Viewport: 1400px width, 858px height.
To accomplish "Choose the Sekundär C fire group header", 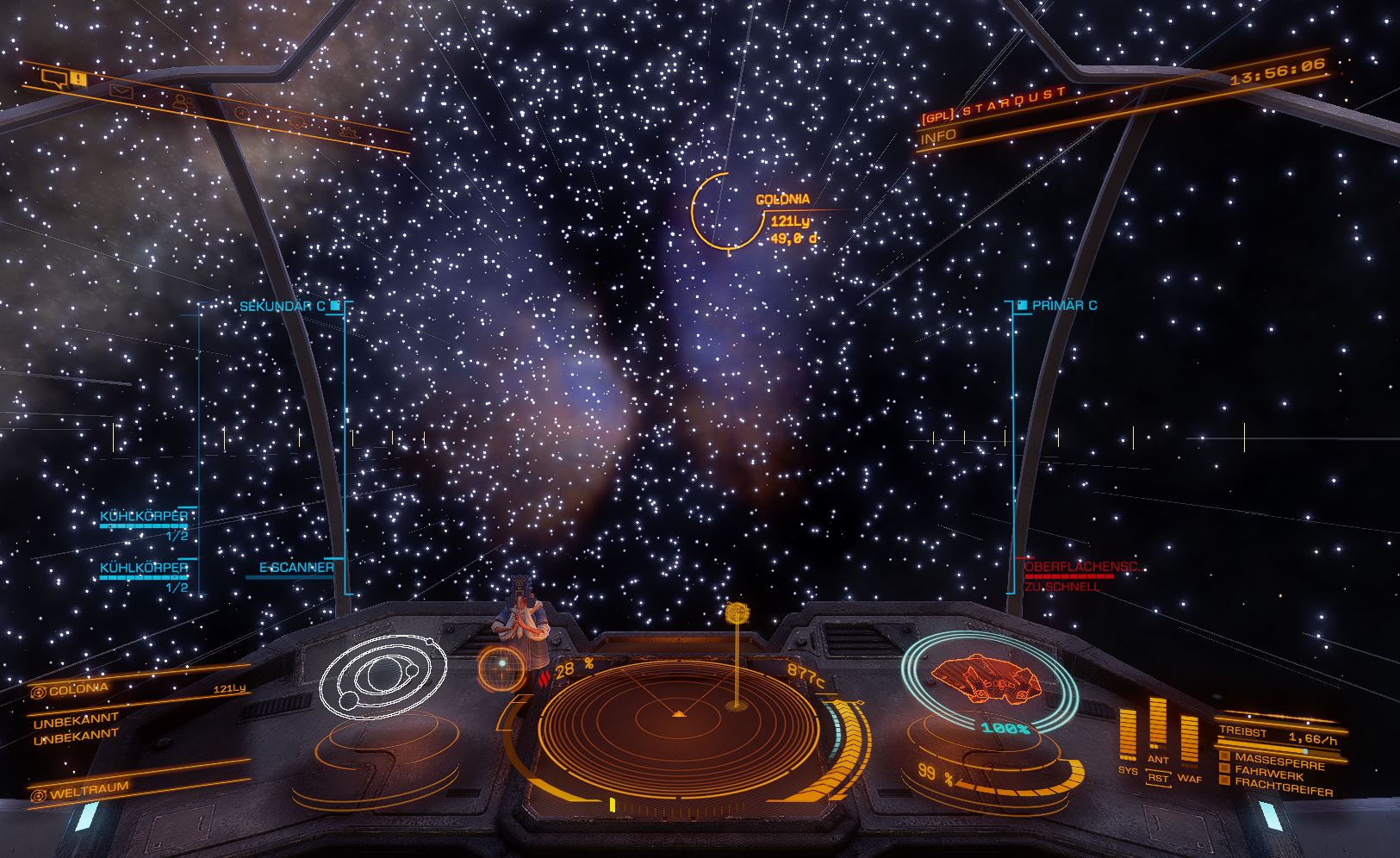I will [x=282, y=306].
